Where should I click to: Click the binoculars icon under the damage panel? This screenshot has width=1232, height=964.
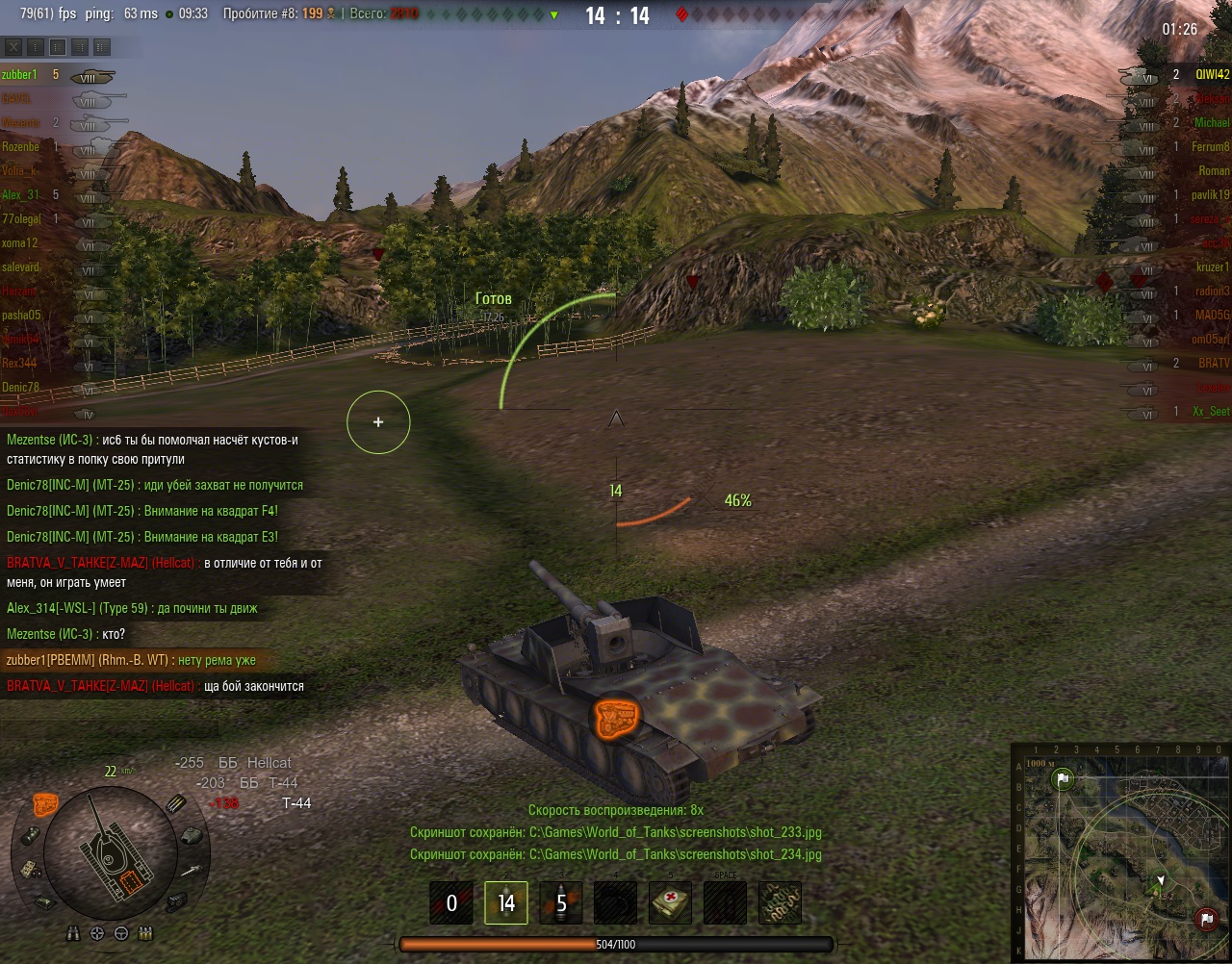pos(74,932)
